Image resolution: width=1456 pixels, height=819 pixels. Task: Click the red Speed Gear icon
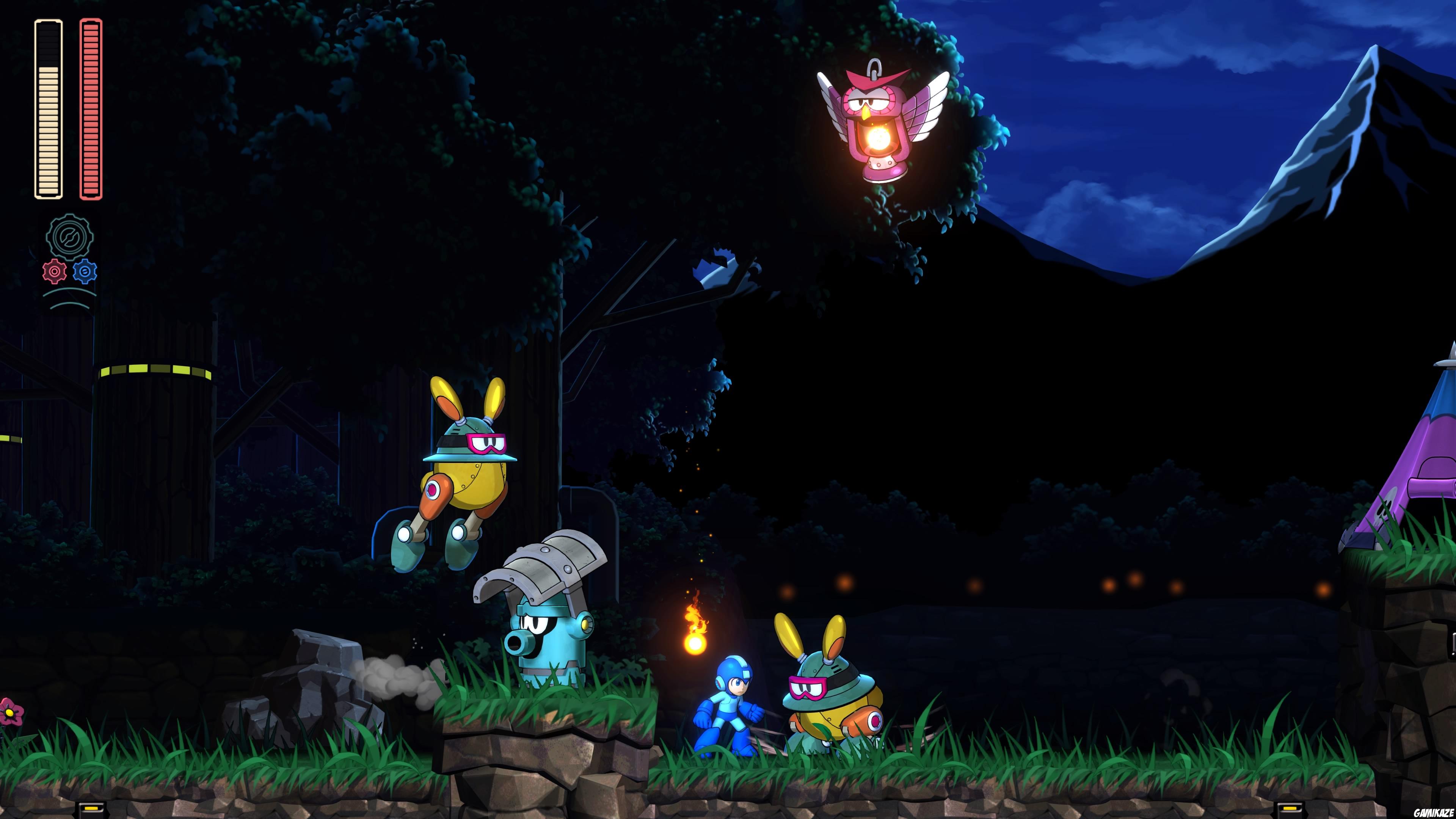[x=55, y=271]
